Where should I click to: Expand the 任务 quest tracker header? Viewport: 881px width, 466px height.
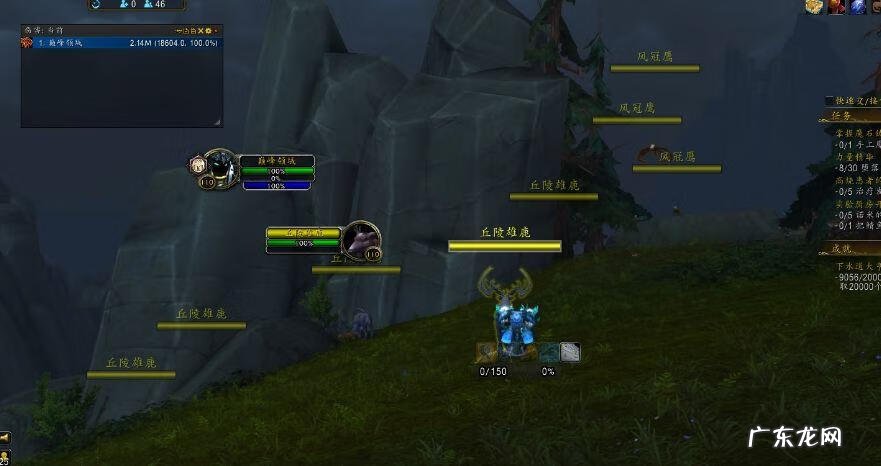[841, 115]
